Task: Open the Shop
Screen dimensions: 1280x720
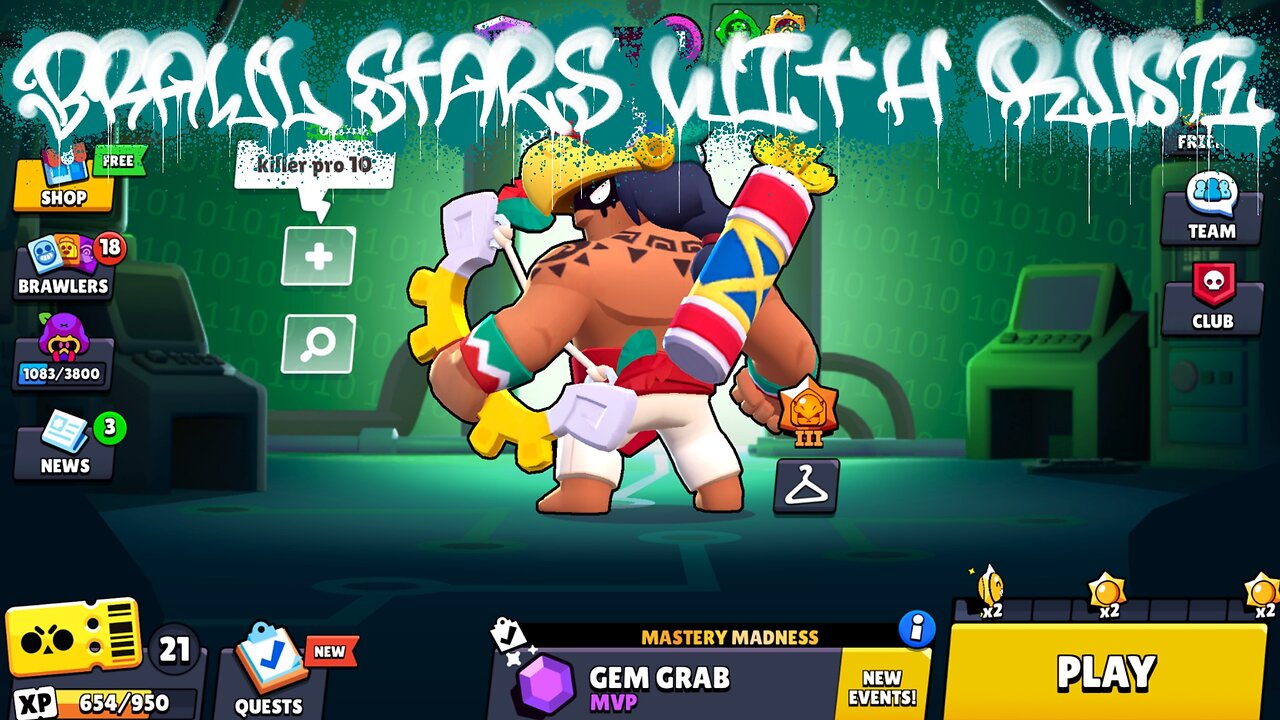Action: point(63,185)
